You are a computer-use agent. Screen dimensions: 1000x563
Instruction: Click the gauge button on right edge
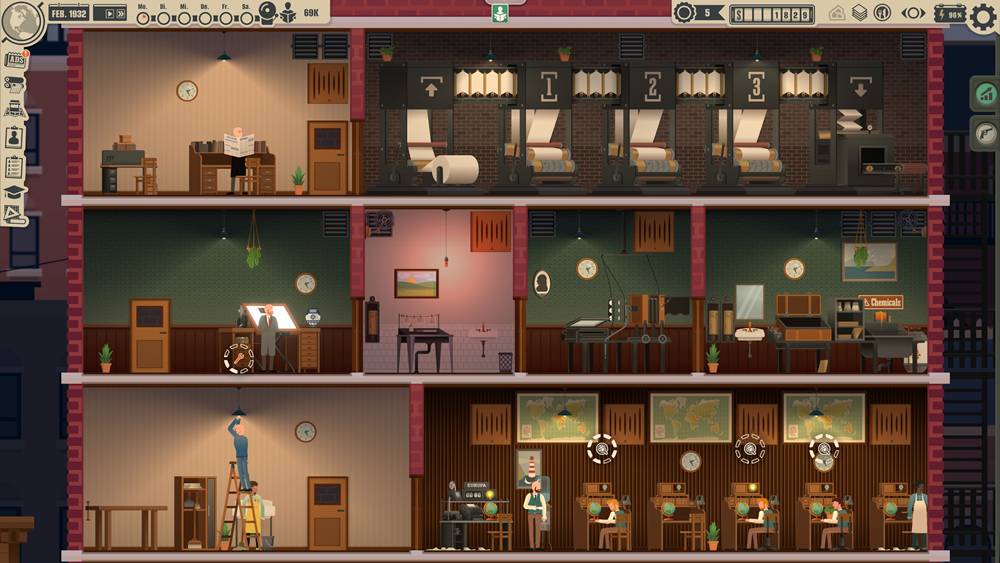pos(984,130)
